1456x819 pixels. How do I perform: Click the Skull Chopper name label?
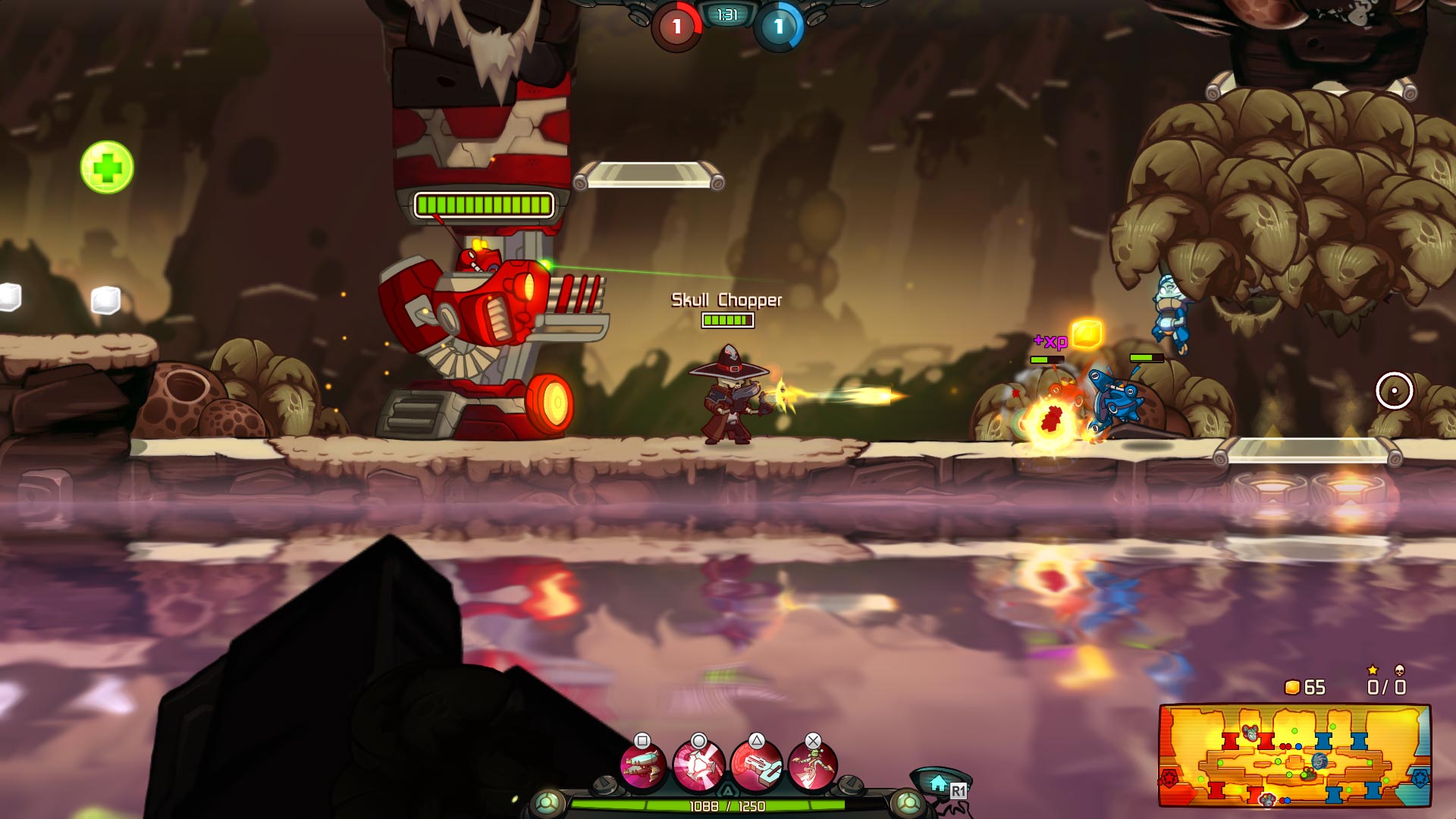coord(725,301)
